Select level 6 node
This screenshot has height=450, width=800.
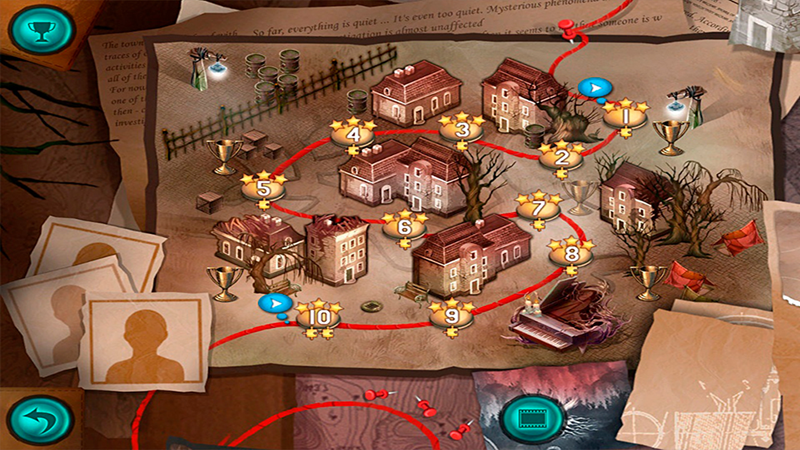pos(404,227)
